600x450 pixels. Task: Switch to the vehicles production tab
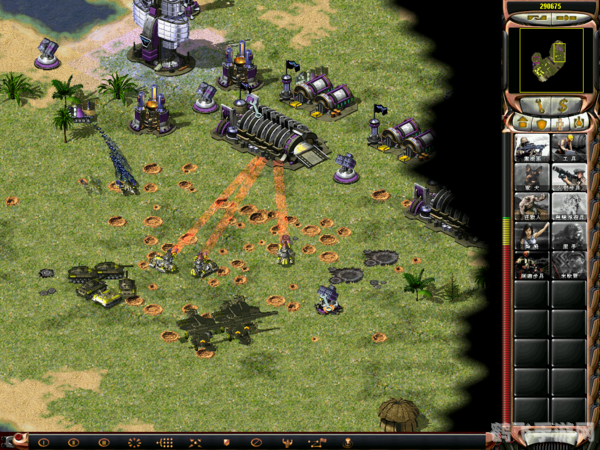(576, 123)
